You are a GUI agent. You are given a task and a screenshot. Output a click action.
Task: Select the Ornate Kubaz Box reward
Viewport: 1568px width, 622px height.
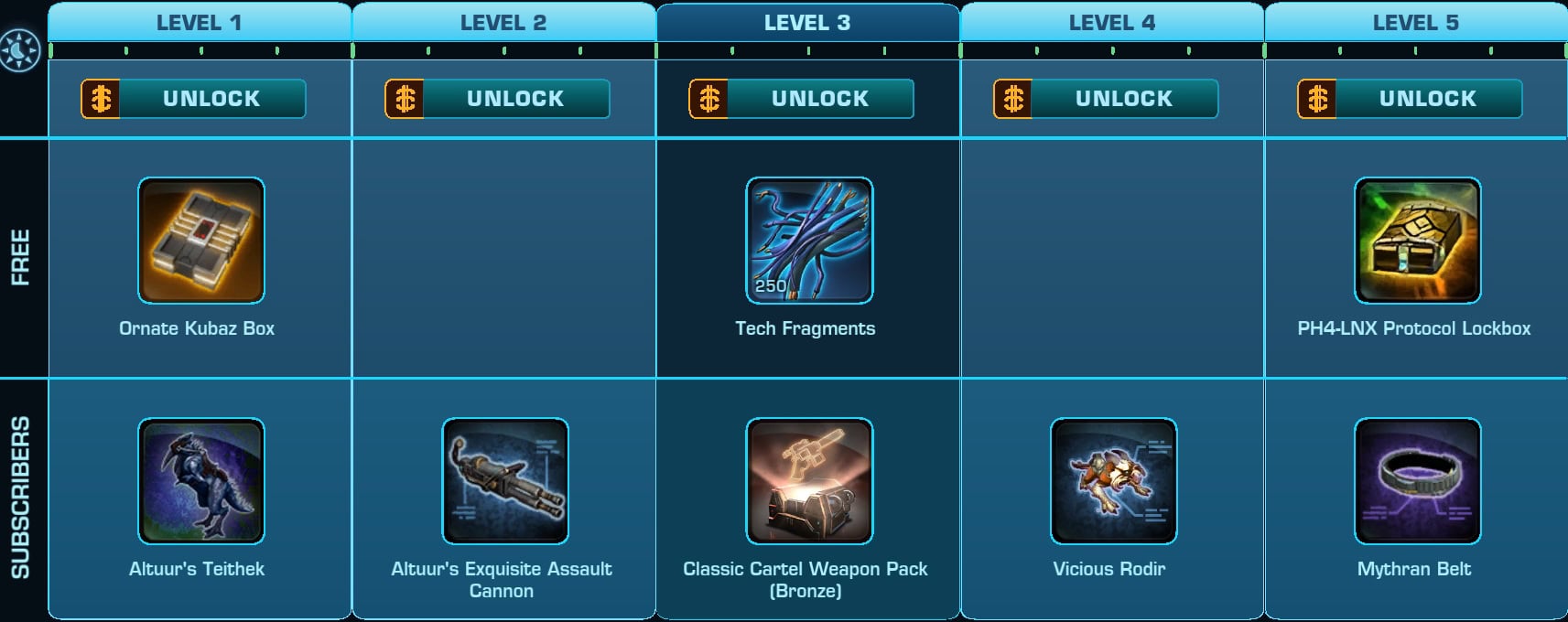click(x=201, y=241)
